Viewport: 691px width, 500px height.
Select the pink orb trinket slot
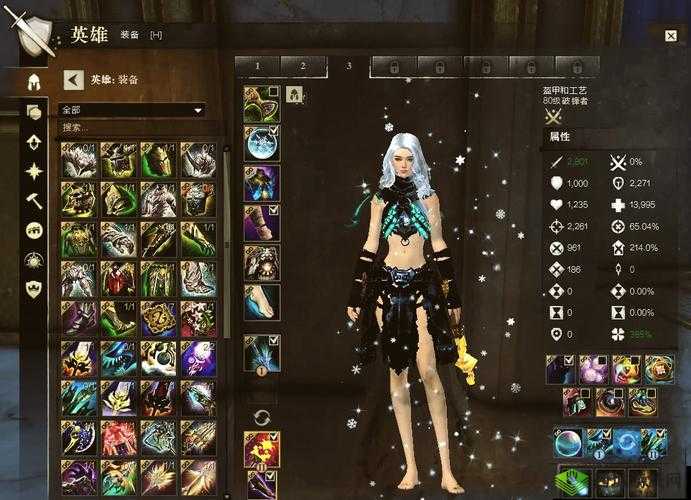(594, 369)
